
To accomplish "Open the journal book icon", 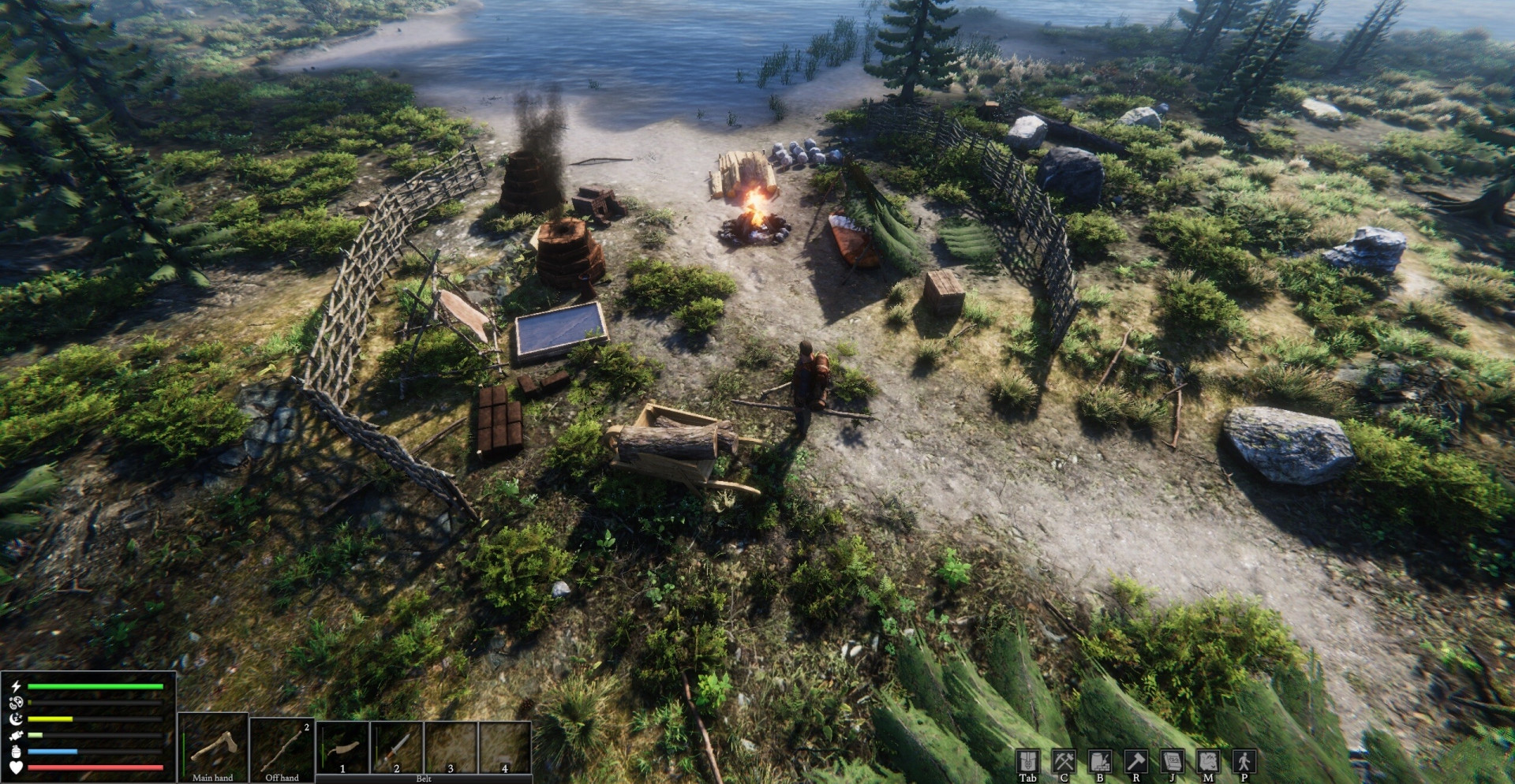I will point(1172,761).
